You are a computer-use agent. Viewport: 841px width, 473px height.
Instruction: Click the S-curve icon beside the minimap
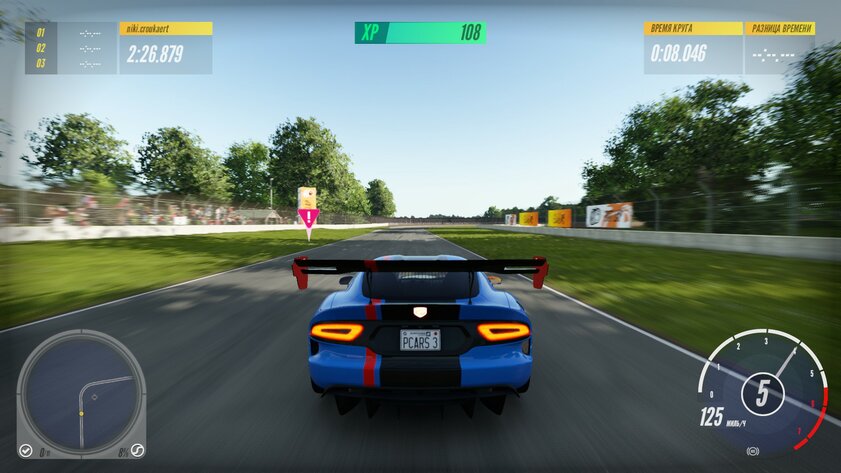coord(137,451)
